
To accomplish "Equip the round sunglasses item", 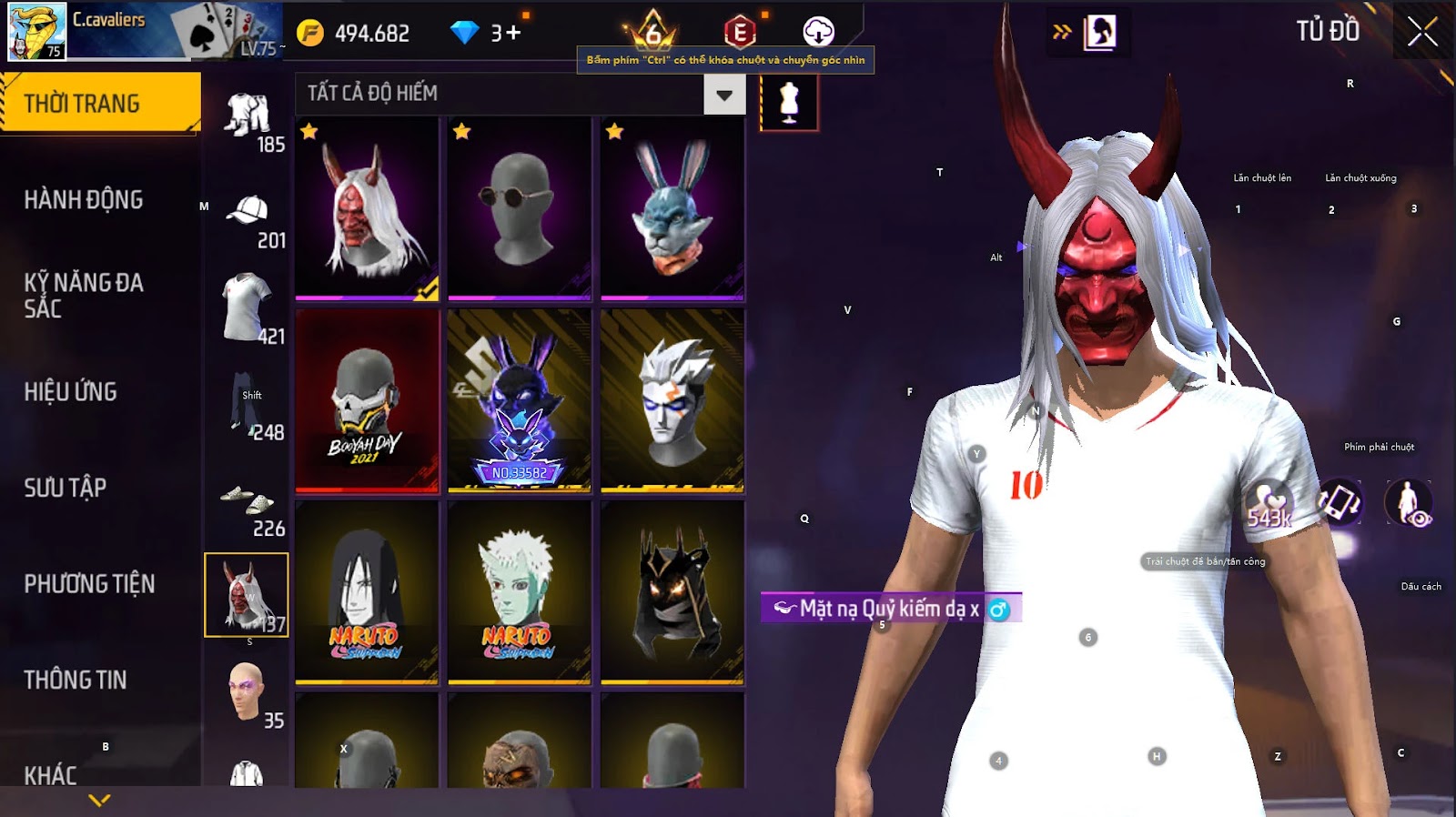I will [520, 208].
